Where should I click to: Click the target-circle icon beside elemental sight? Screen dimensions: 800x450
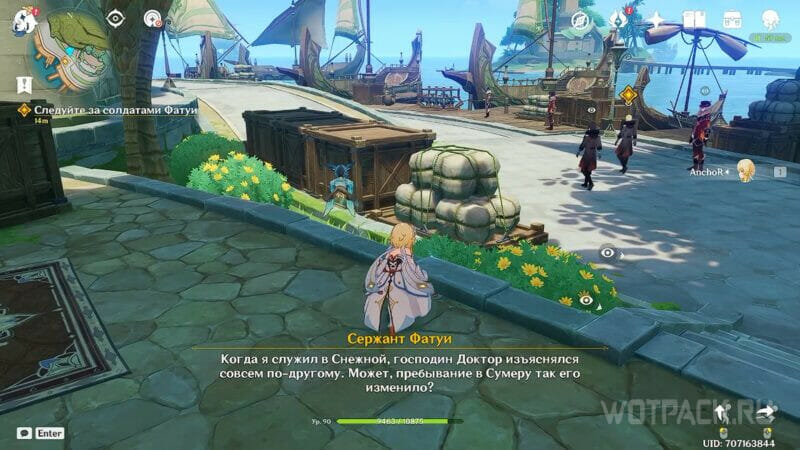(x=153, y=18)
